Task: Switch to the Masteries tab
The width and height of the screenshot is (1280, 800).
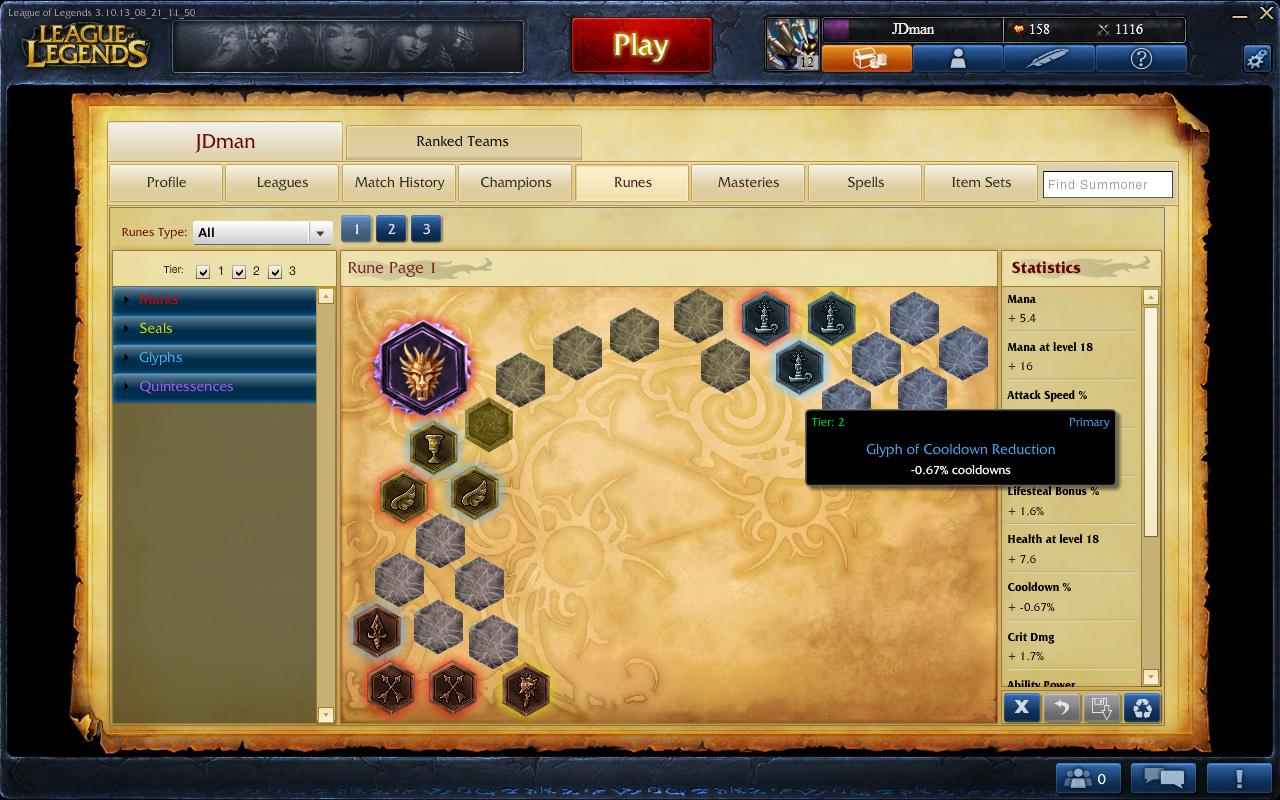Action: (x=748, y=183)
